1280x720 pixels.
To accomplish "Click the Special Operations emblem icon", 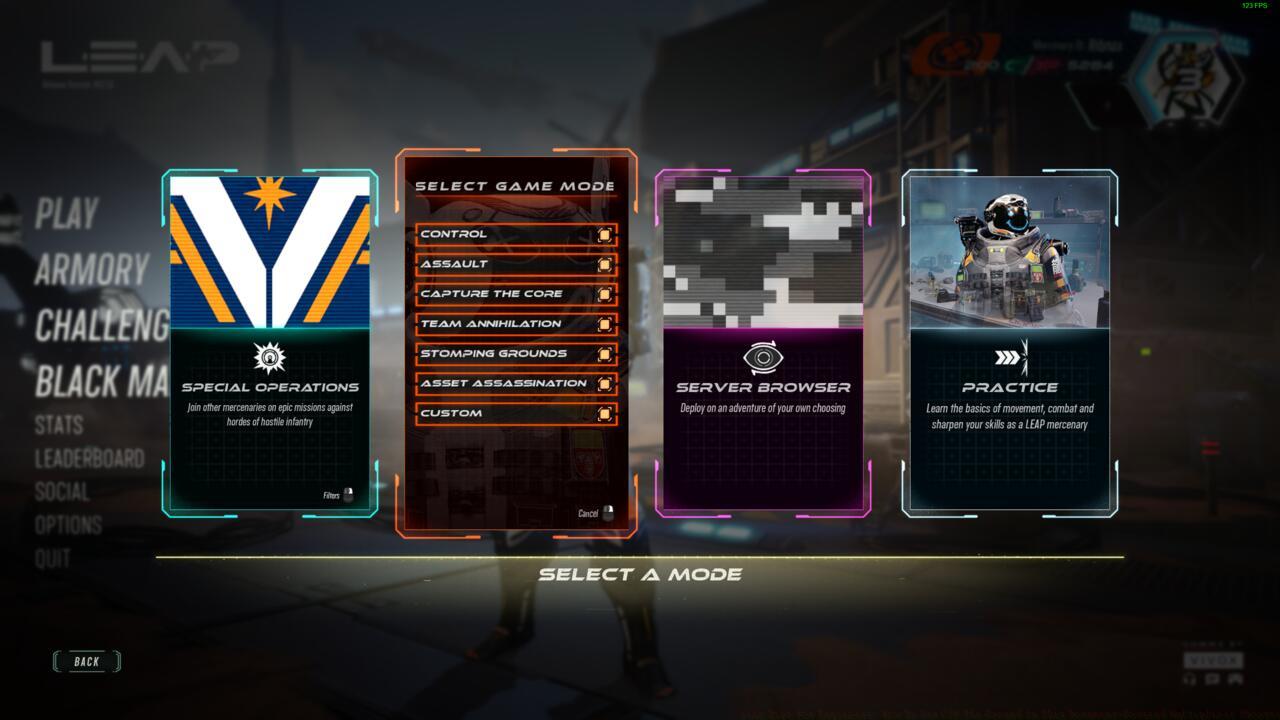I will point(270,359).
